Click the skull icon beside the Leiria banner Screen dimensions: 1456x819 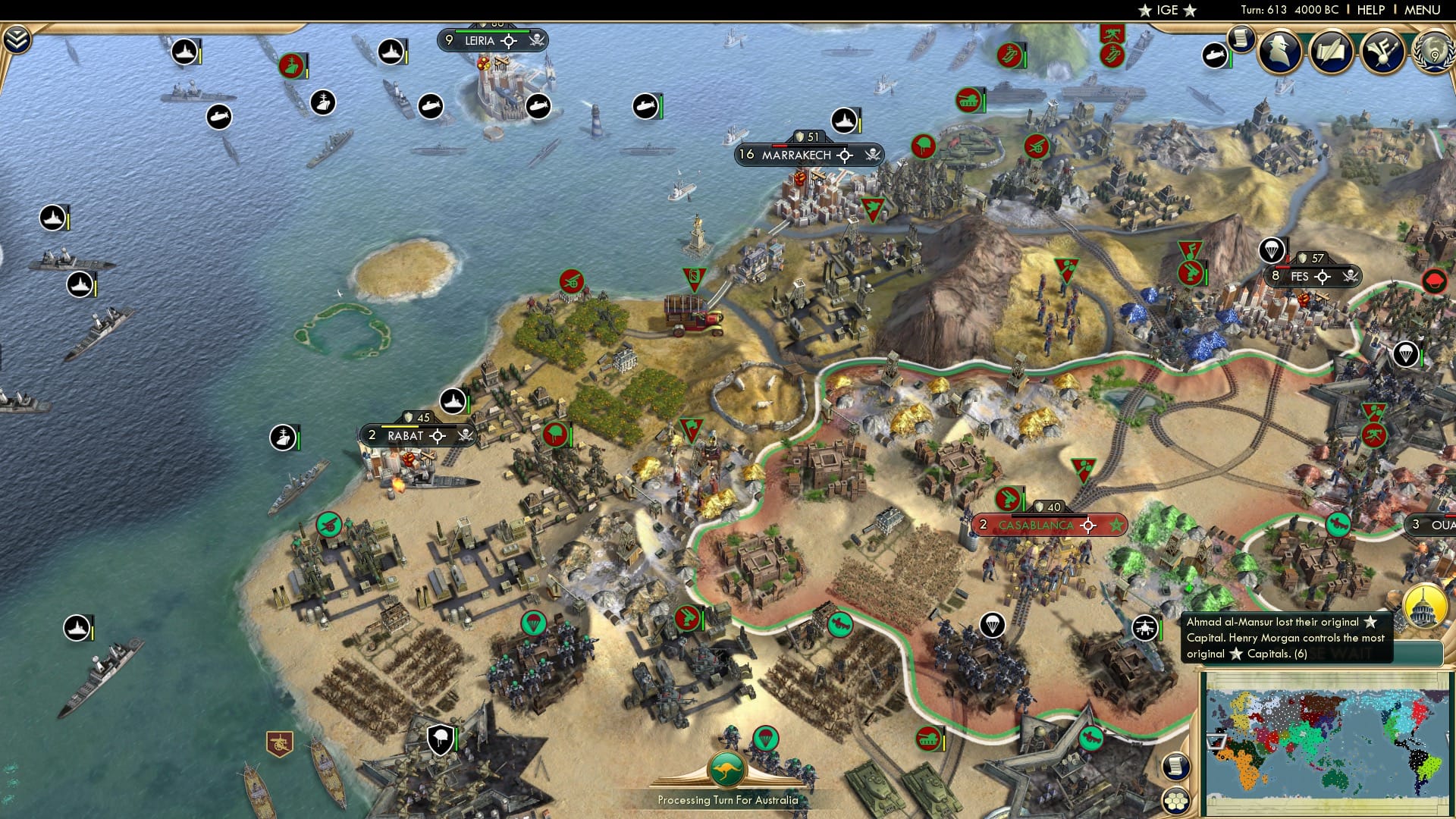point(535,41)
